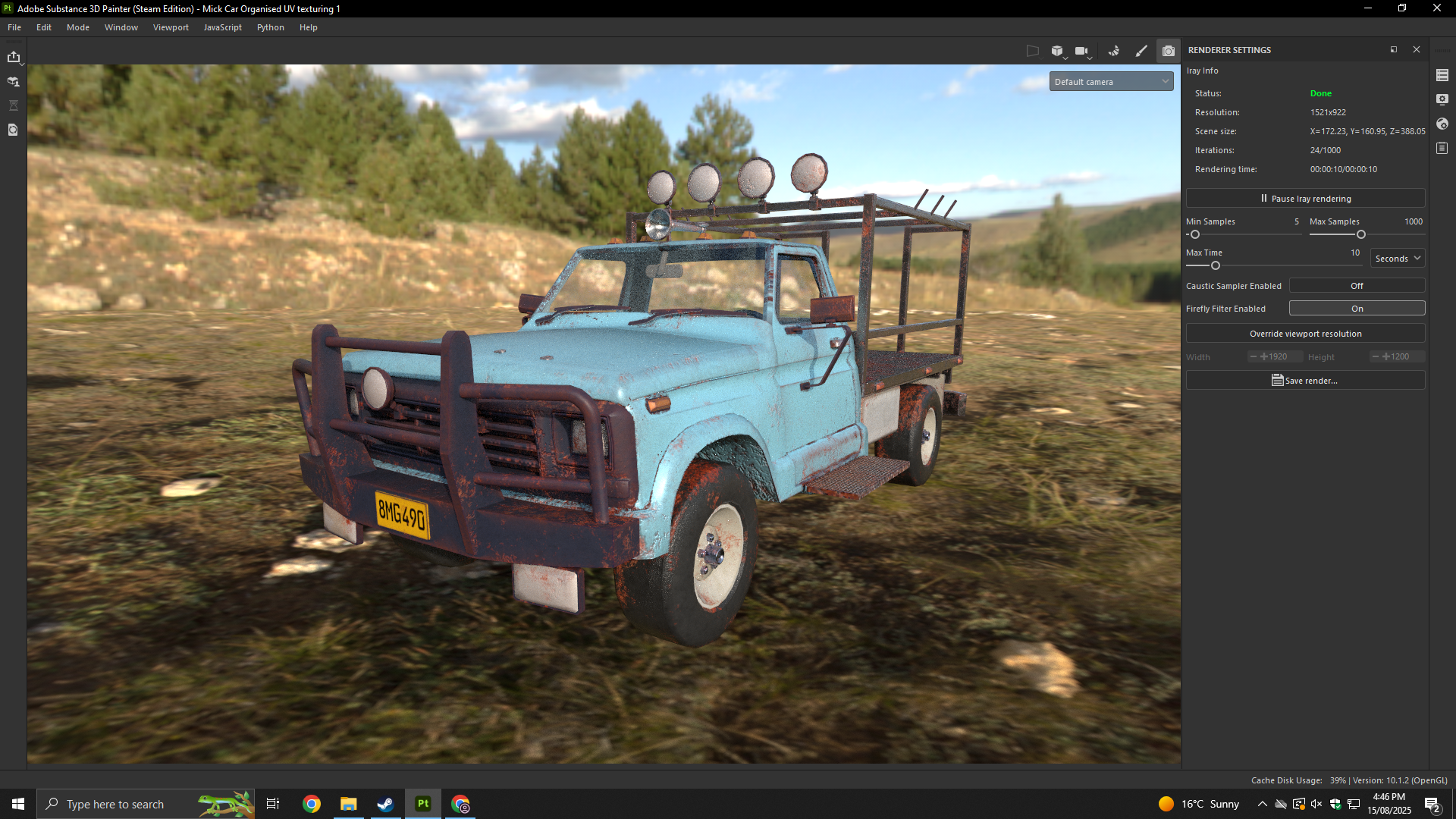The height and width of the screenshot is (819, 1456).
Task: Open the Python menu
Action: (x=270, y=27)
